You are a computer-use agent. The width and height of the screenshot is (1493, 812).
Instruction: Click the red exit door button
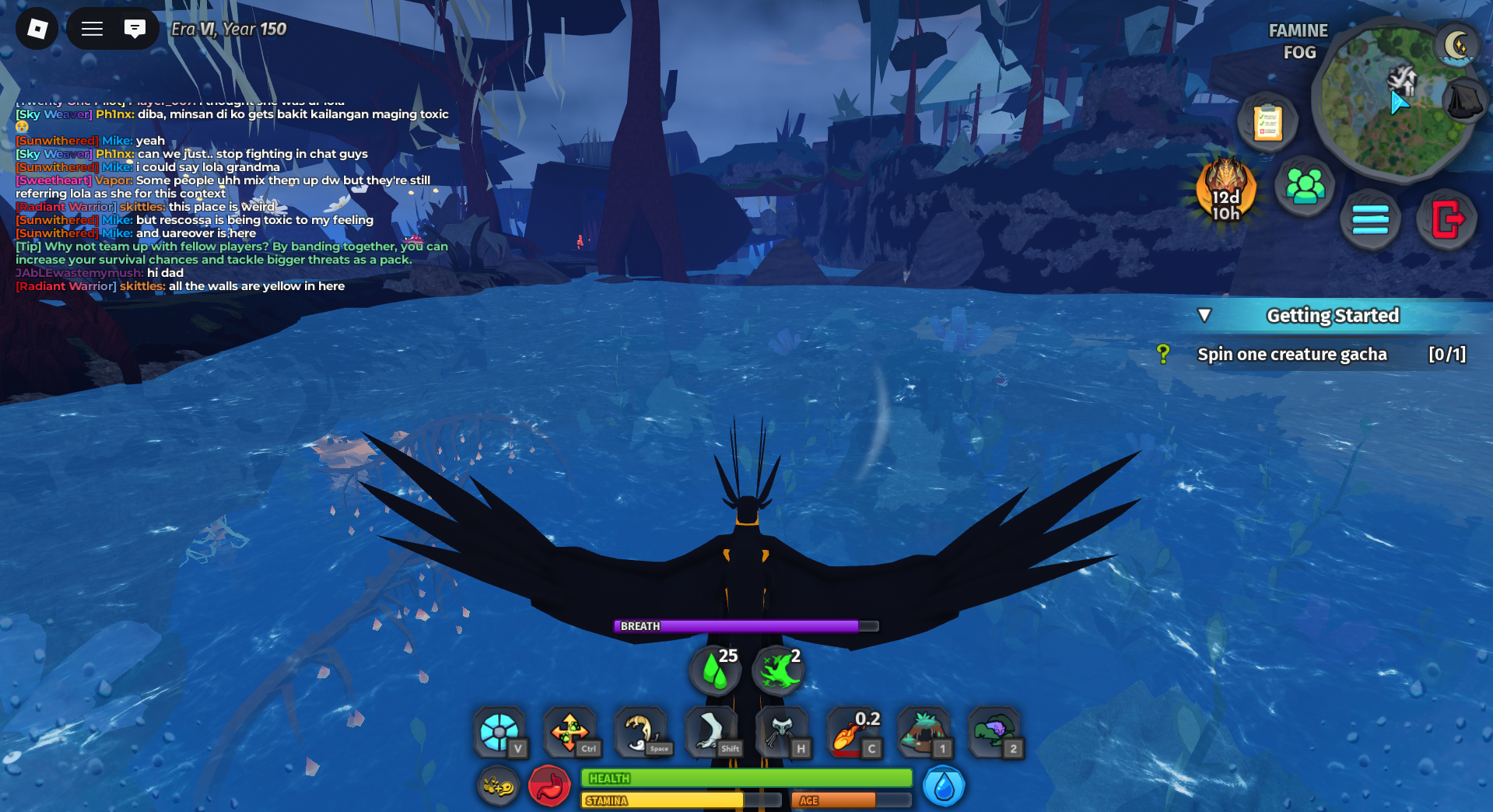coord(1446,219)
